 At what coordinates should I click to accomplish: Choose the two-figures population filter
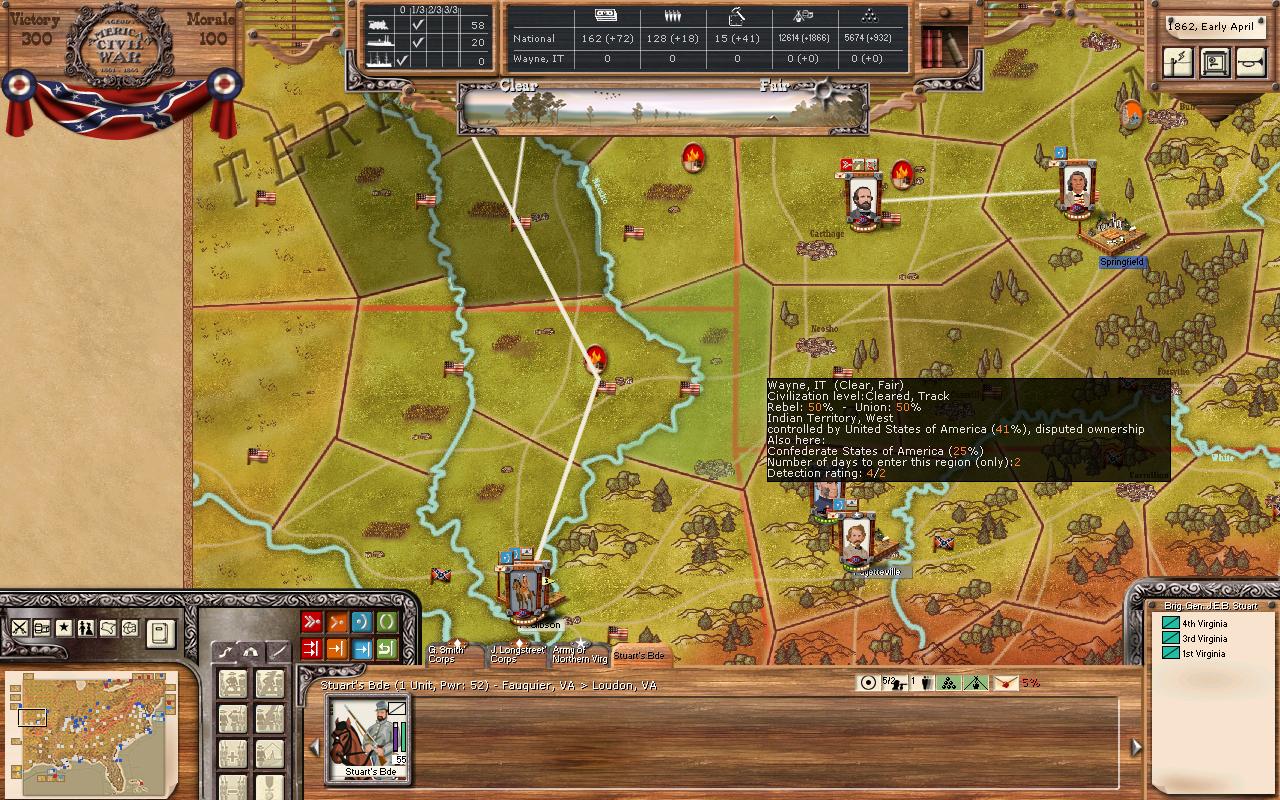pyautogui.click(x=86, y=628)
